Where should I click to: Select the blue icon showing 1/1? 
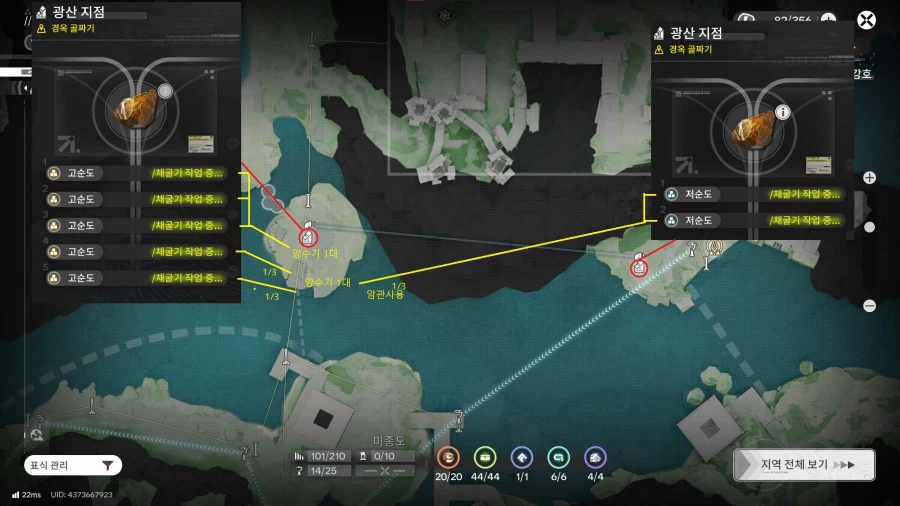click(x=521, y=457)
